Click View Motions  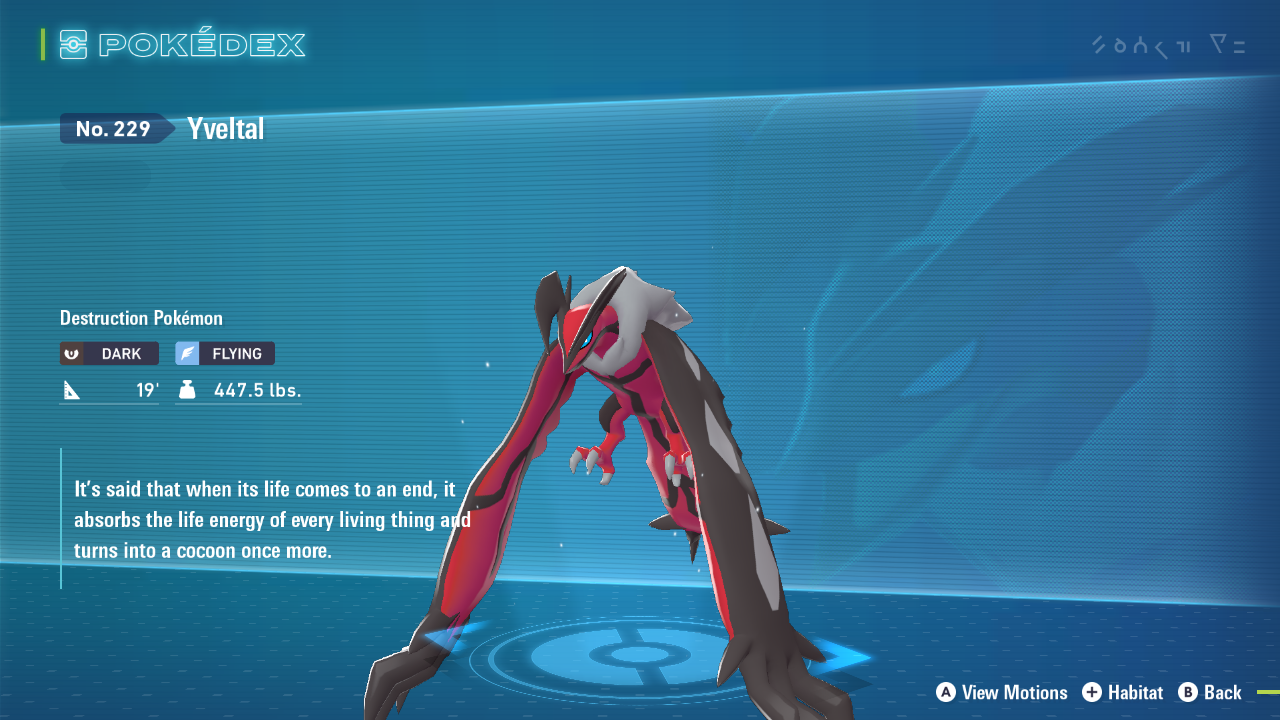click(1012, 693)
